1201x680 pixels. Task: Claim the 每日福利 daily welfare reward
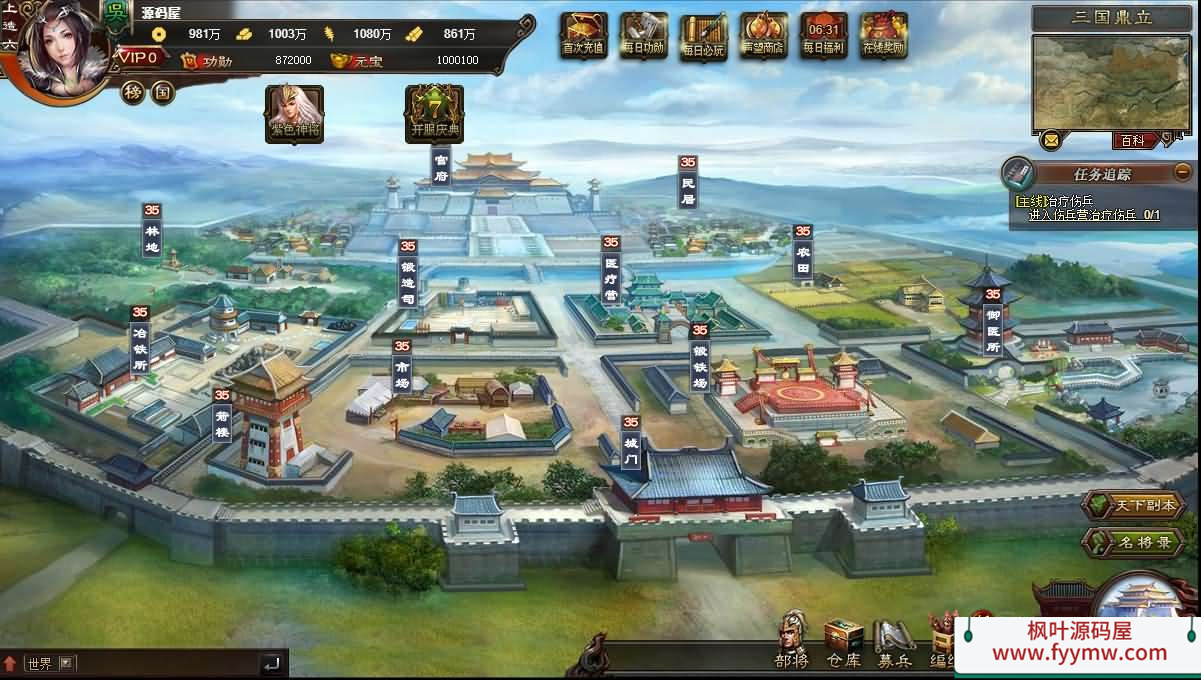[824, 36]
